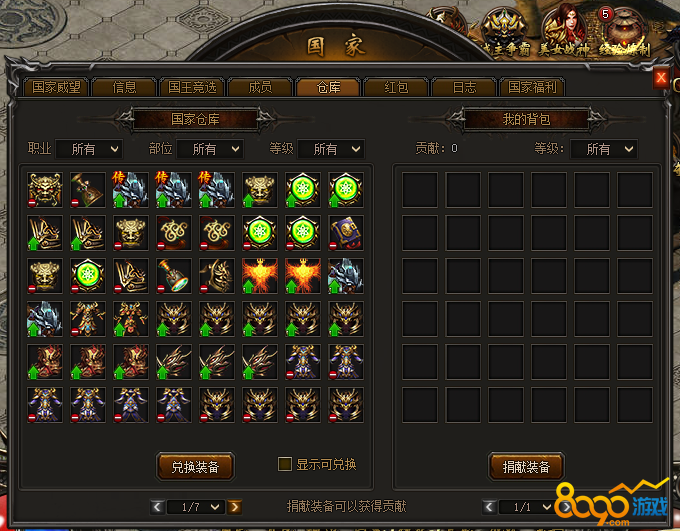Open the 部位 filter dropdown

209,149
